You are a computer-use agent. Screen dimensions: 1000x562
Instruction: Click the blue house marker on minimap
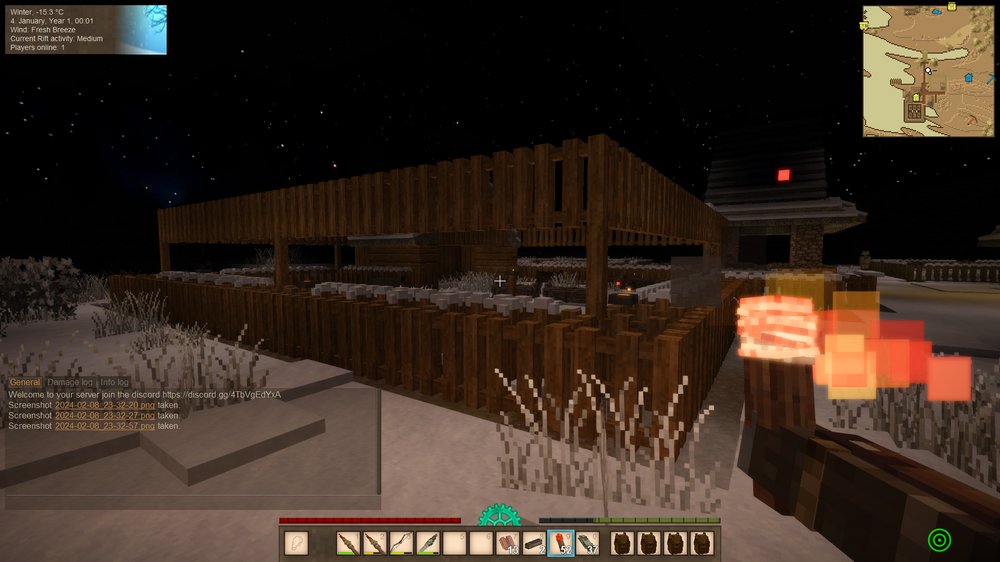click(x=968, y=77)
